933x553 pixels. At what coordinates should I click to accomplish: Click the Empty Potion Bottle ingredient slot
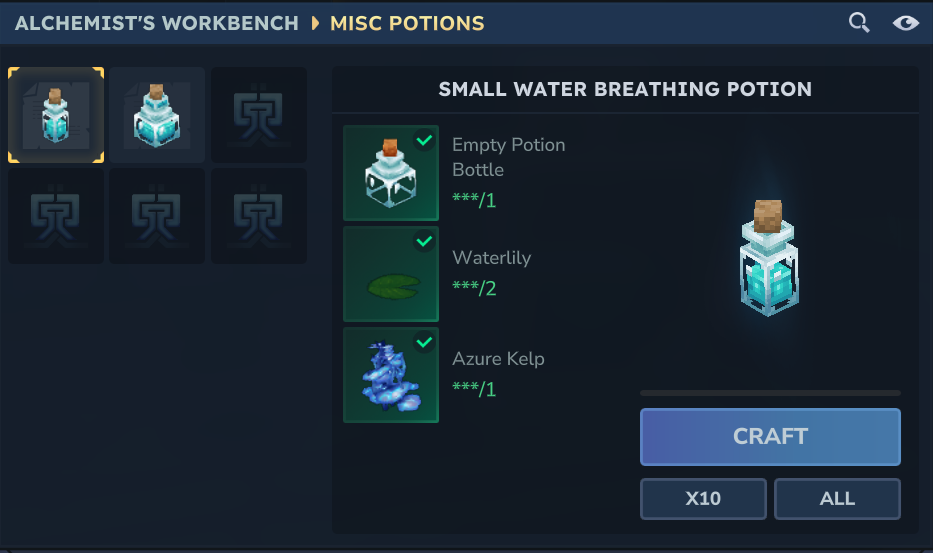(x=391, y=173)
